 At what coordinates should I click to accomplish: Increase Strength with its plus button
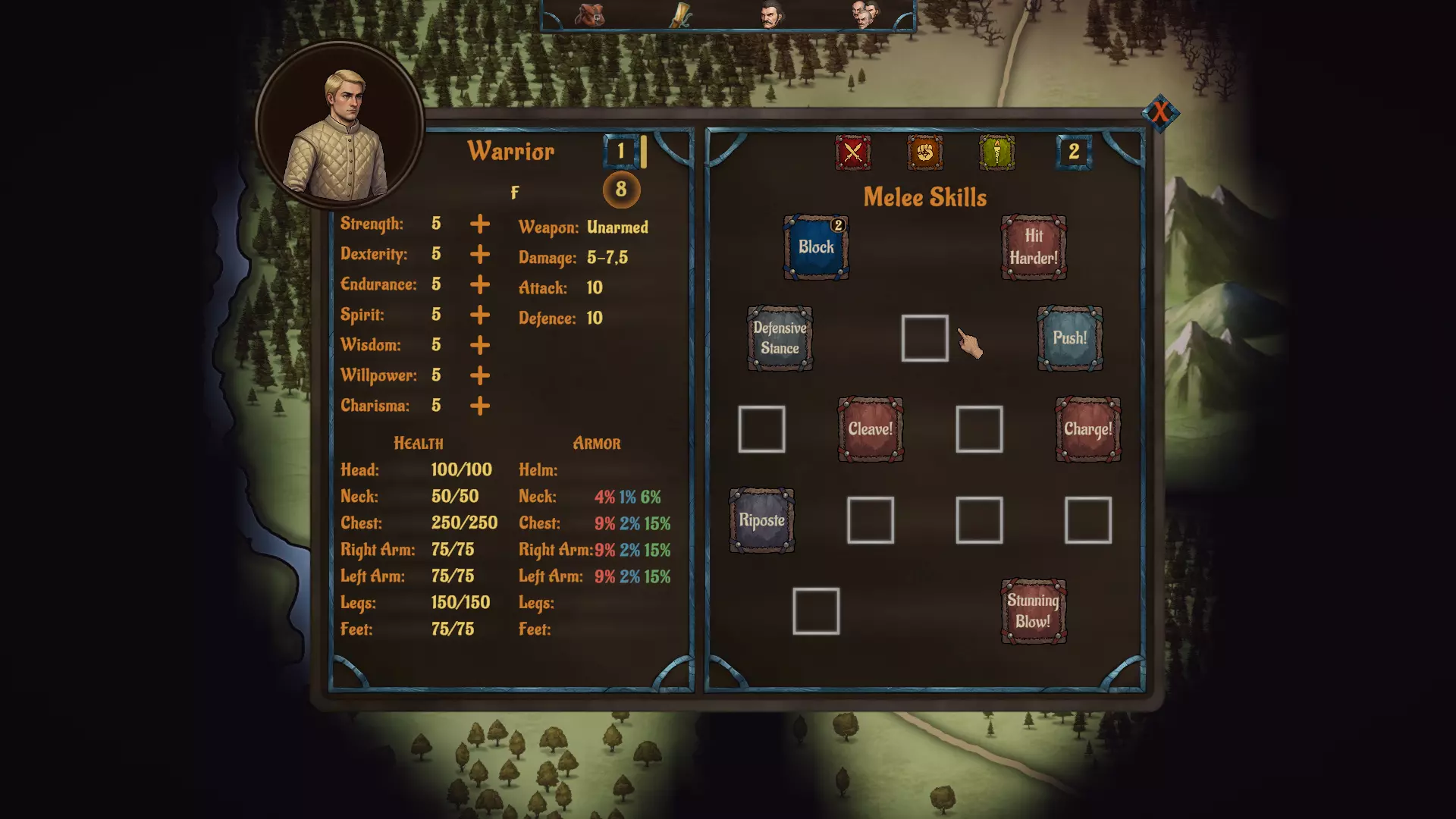(479, 224)
